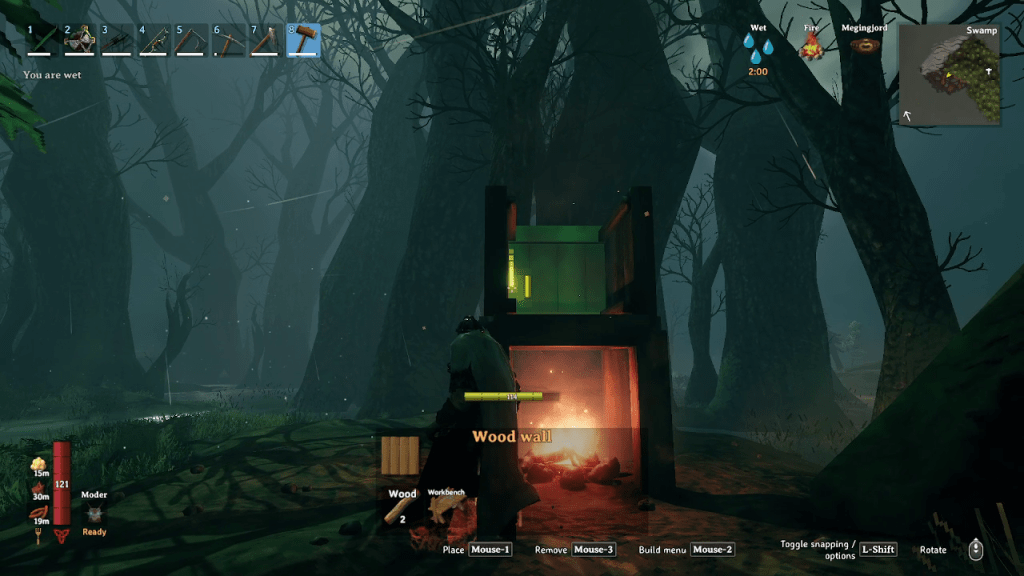Click the Megingjord belt status icon

(867, 46)
